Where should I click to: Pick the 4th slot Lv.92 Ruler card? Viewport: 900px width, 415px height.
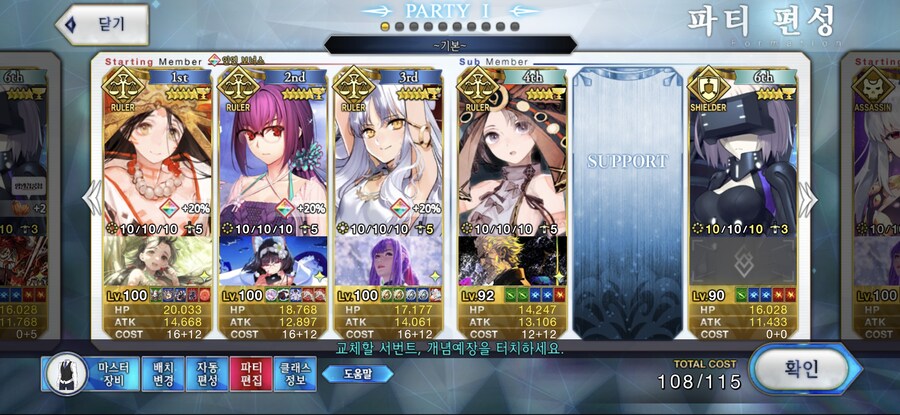pos(512,150)
